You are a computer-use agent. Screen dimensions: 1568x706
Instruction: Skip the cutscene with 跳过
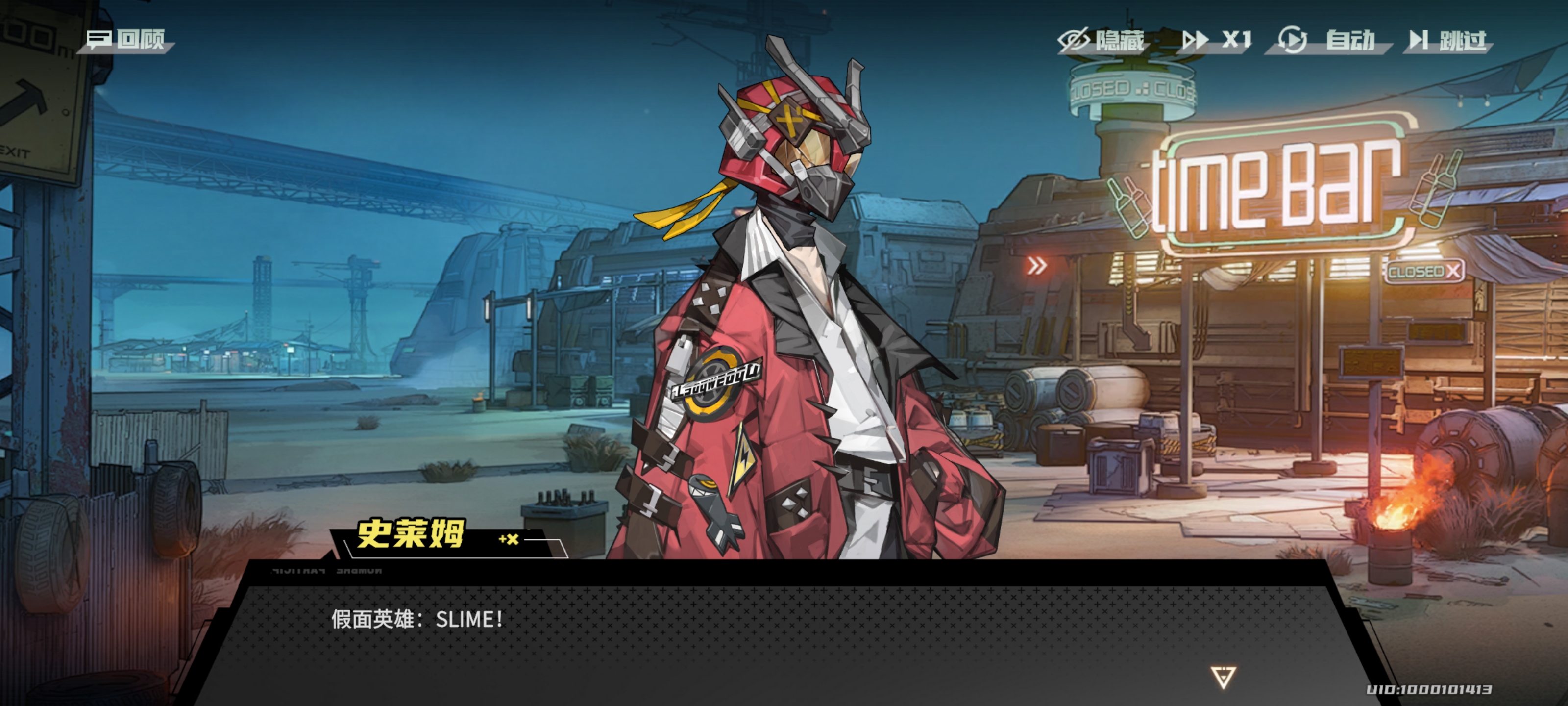point(1448,41)
